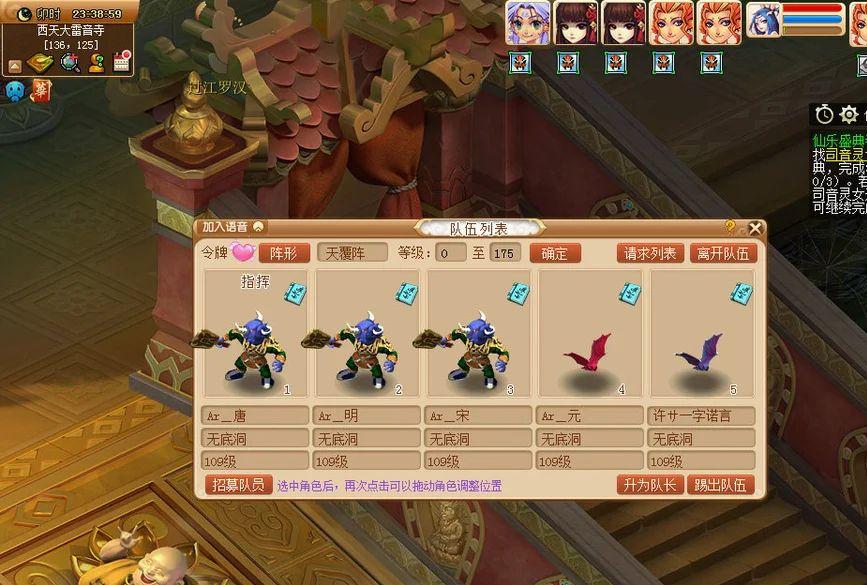This screenshot has width=867, height=585.
Task: Close the team list window
Action: (x=755, y=228)
